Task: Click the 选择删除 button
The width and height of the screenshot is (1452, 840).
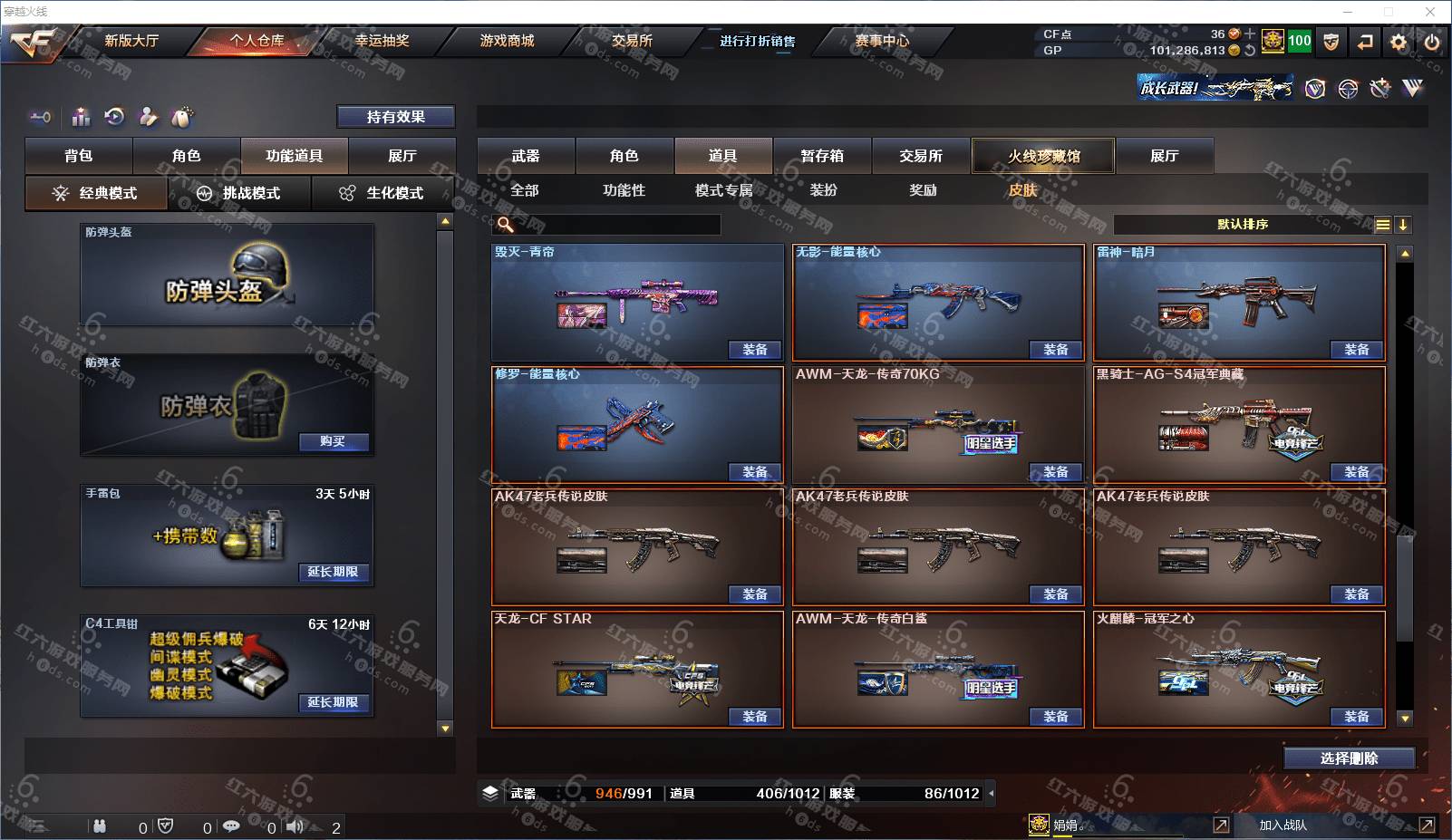Action: point(1349,758)
